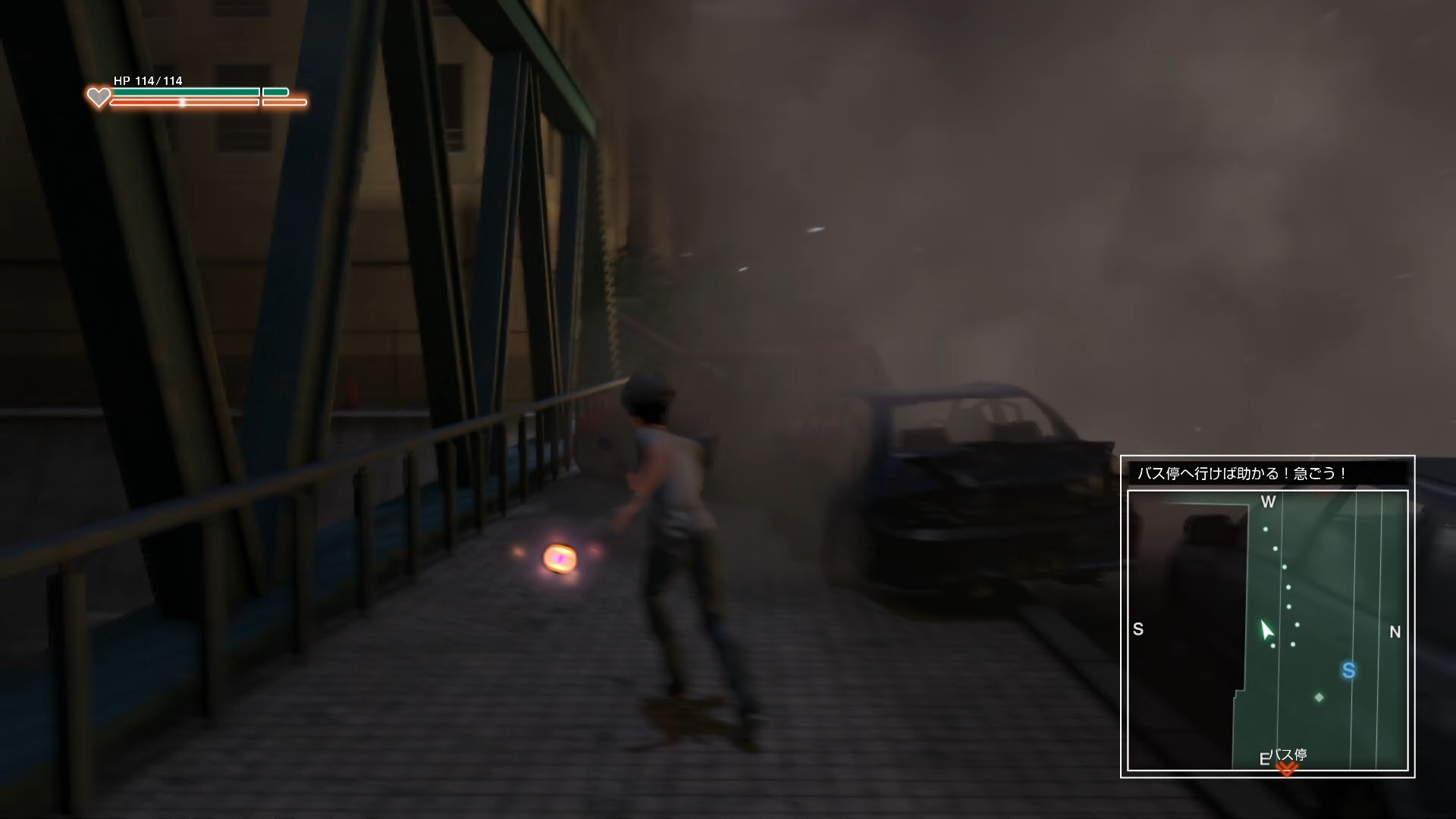Click the green diamond marker on the minimap
The height and width of the screenshot is (819, 1456).
point(1319,697)
